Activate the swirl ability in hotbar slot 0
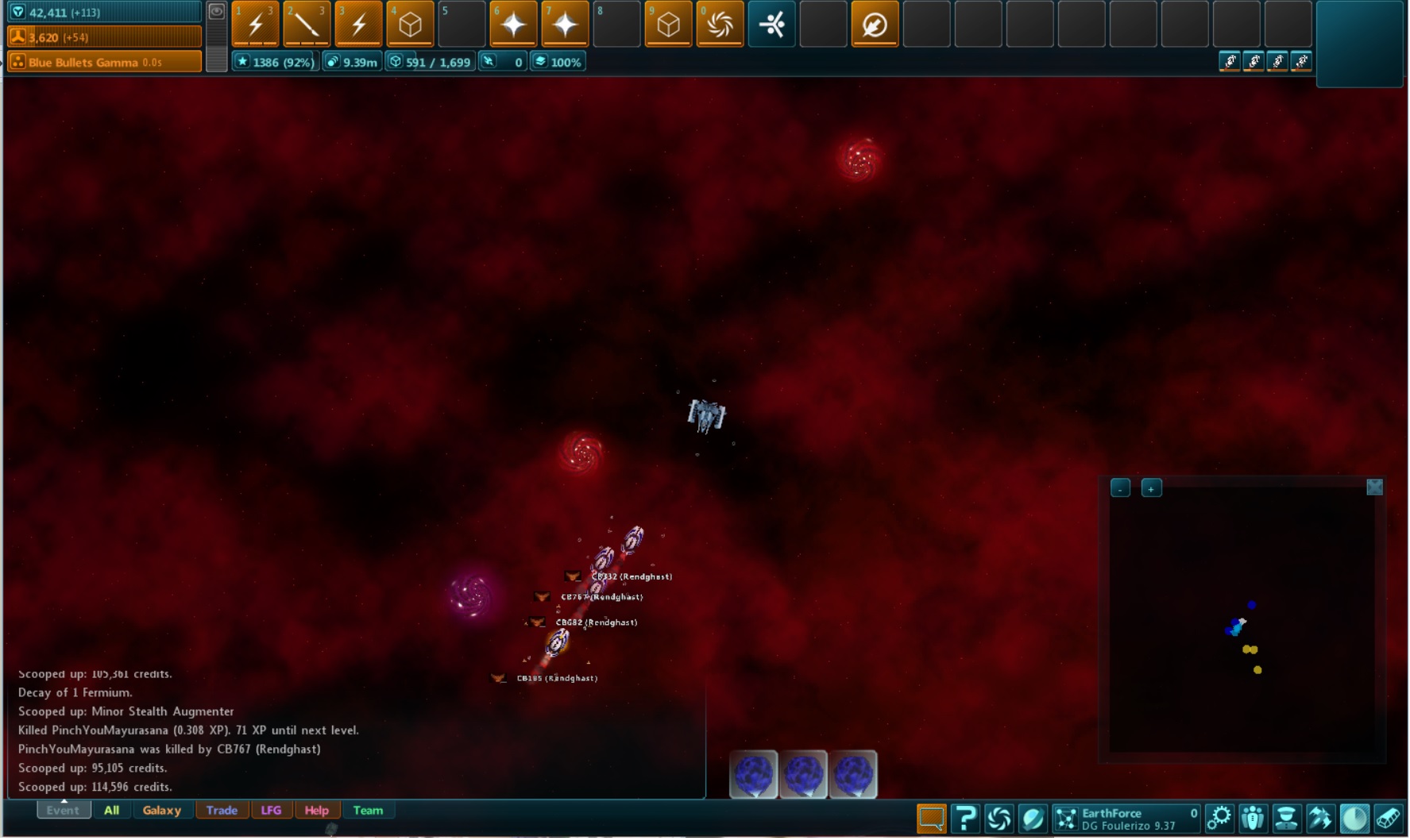 720,25
